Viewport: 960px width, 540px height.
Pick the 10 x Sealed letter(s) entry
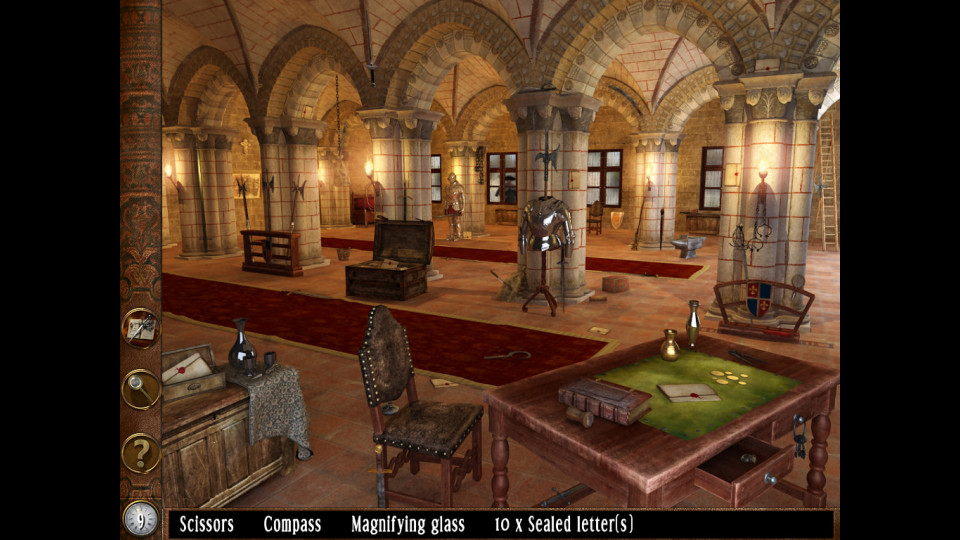click(564, 524)
